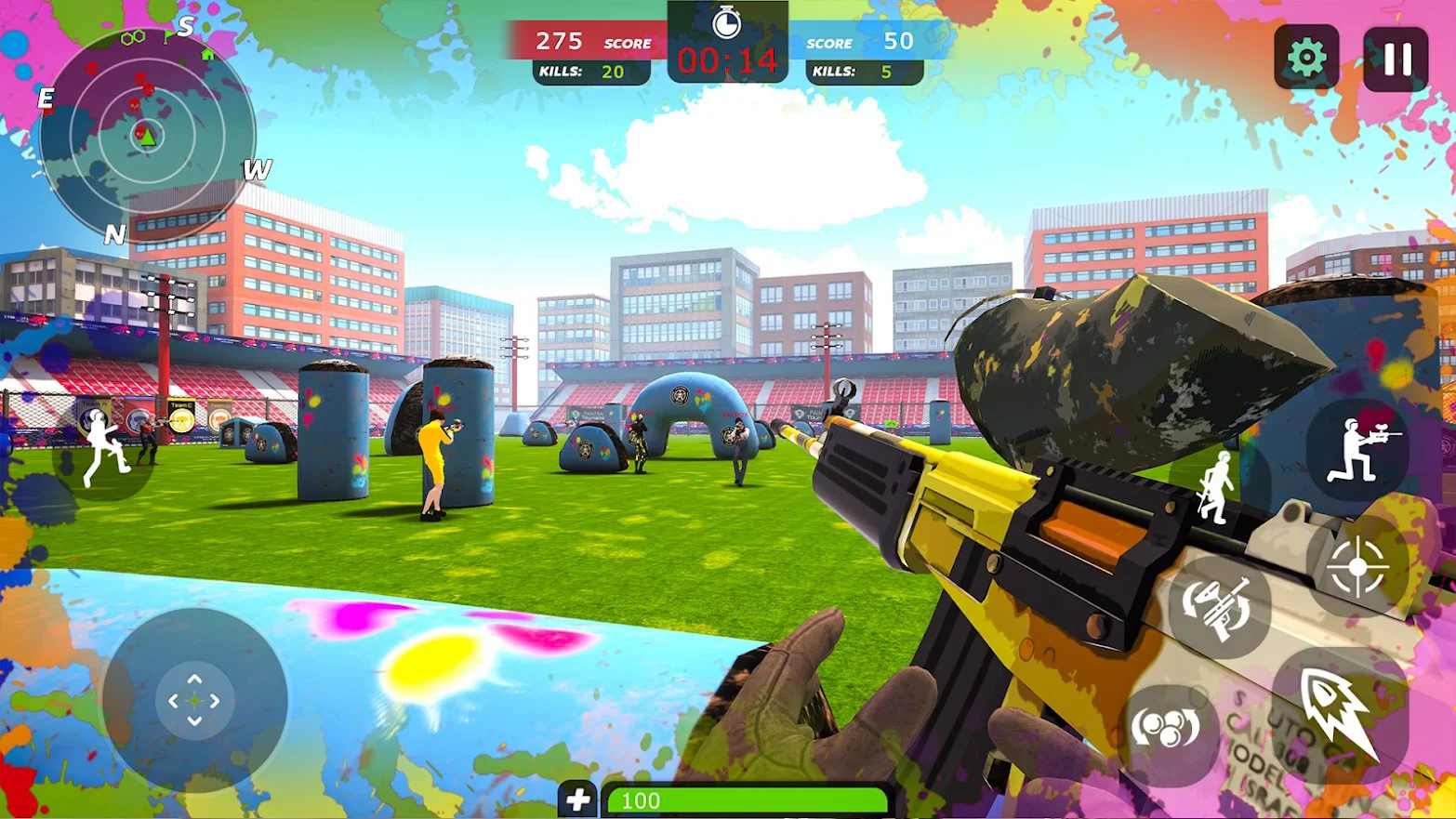
Task: Select the blue team score panel showing 50
Action: tap(859, 41)
